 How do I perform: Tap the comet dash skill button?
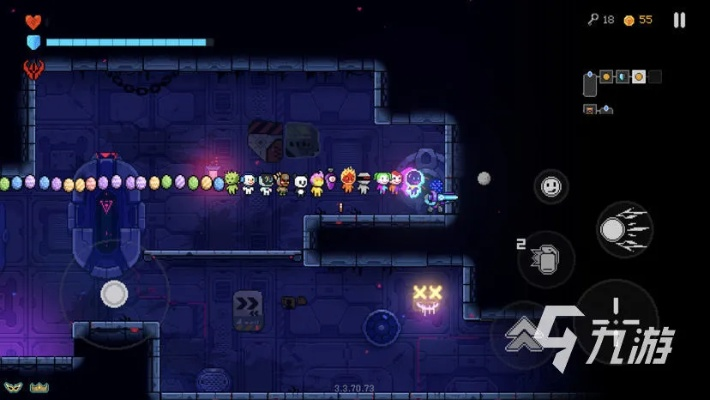(x=624, y=229)
